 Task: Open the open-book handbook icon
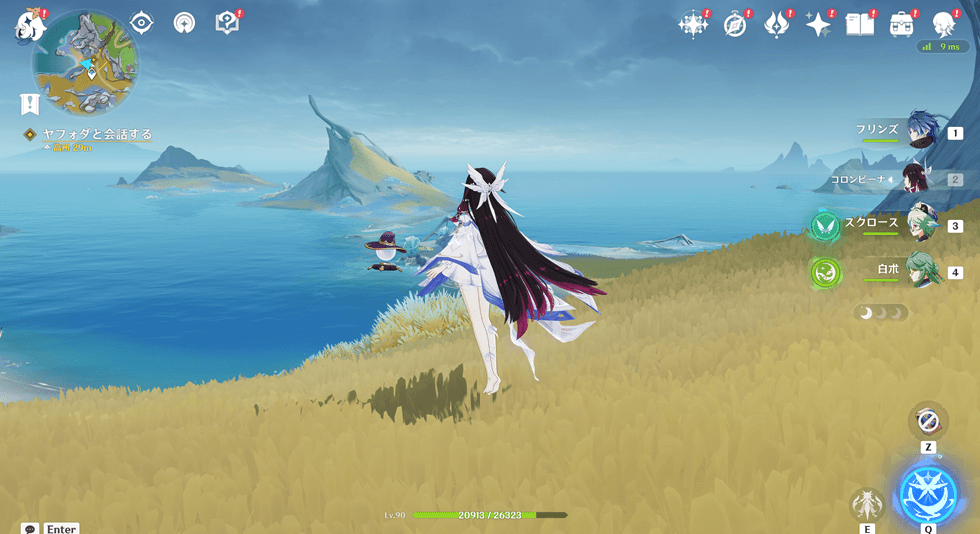tap(859, 25)
